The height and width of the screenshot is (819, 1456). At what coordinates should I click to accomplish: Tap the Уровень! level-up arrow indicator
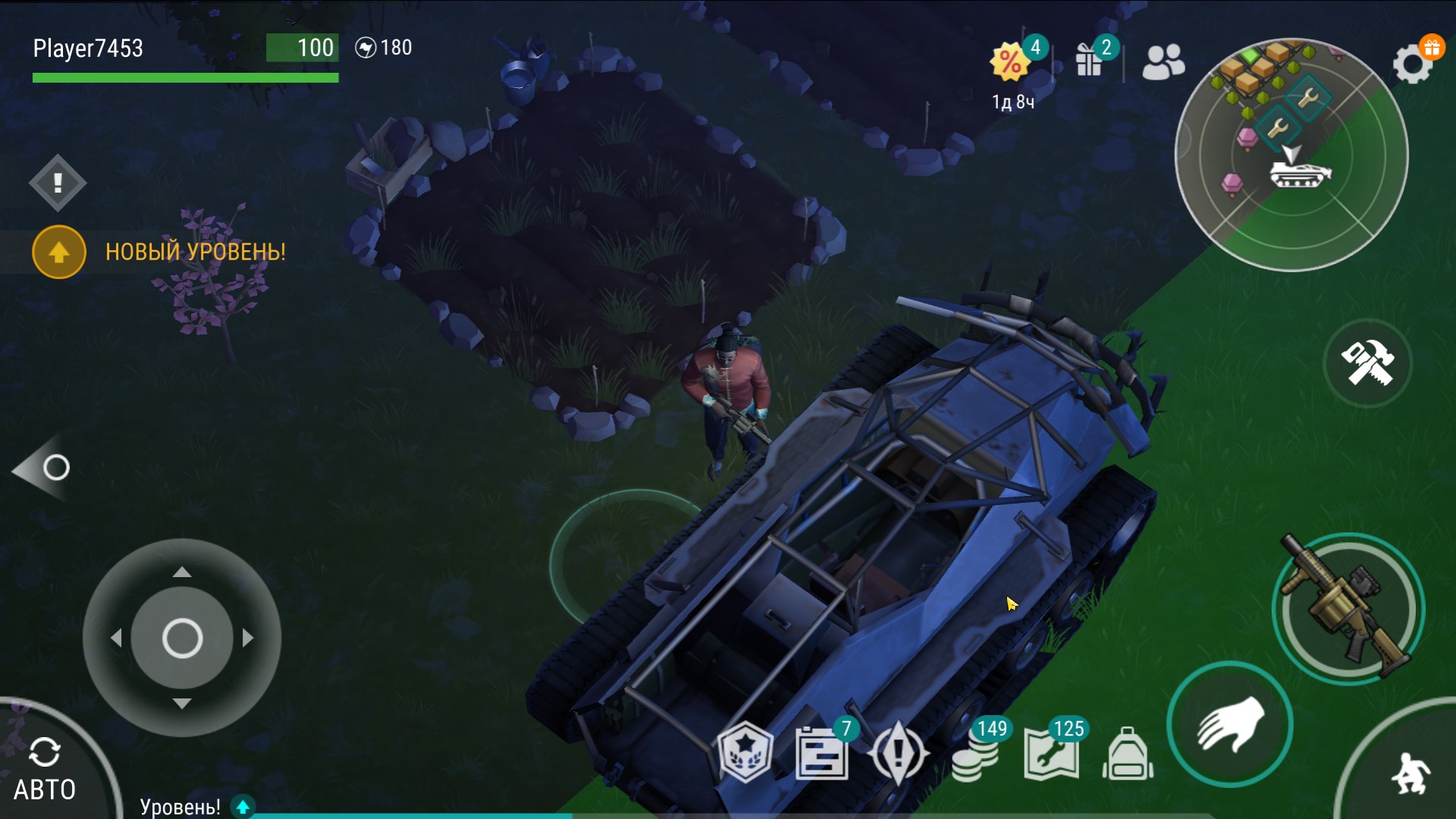tap(243, 807)
